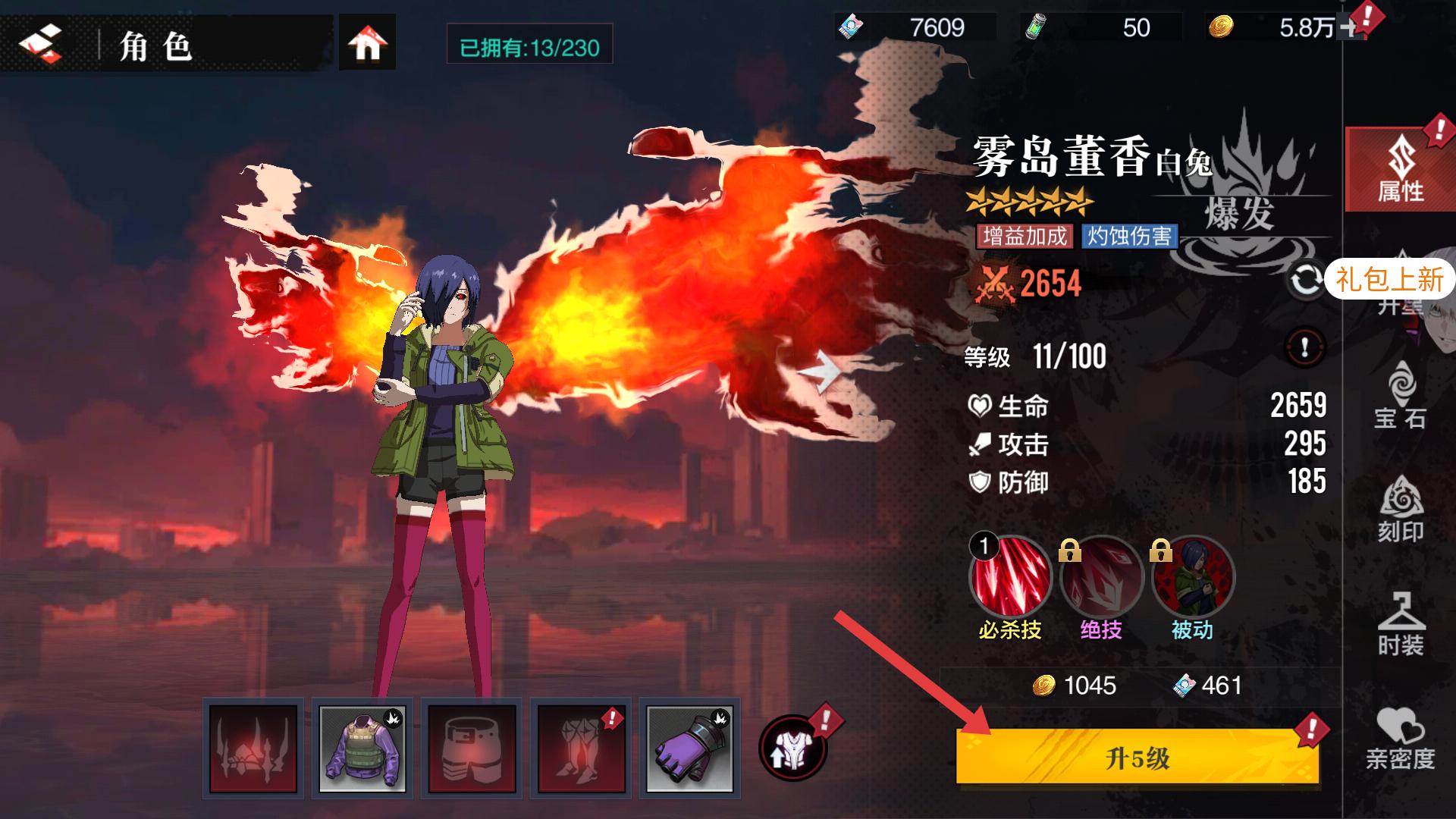The height and width of the screenshot is (819, 1456).
Task: Select the purple gloves equipment slot
Action: pyautogui.click(x=689, y=748)
